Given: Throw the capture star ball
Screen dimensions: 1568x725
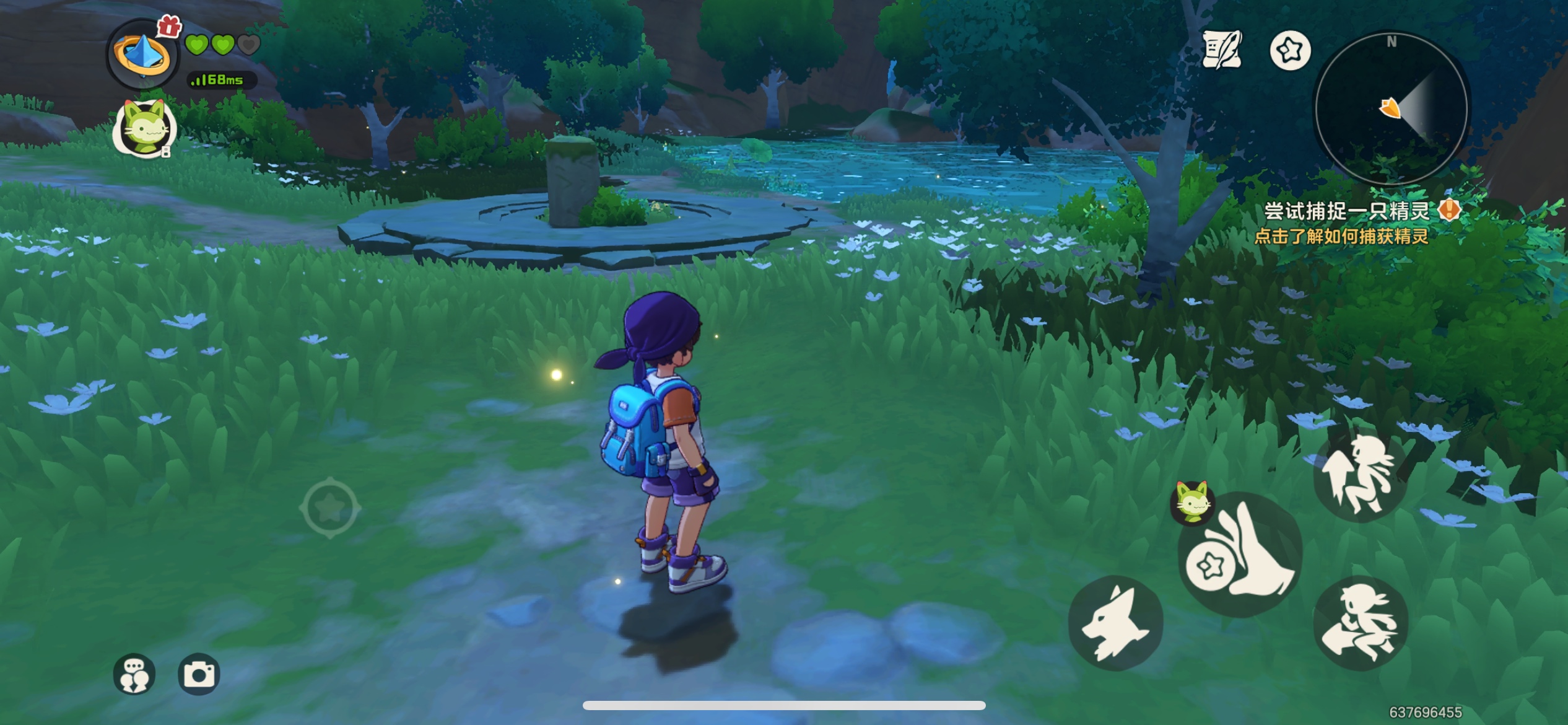Looking at the screenshot, I should click(x=1239, y=556).
